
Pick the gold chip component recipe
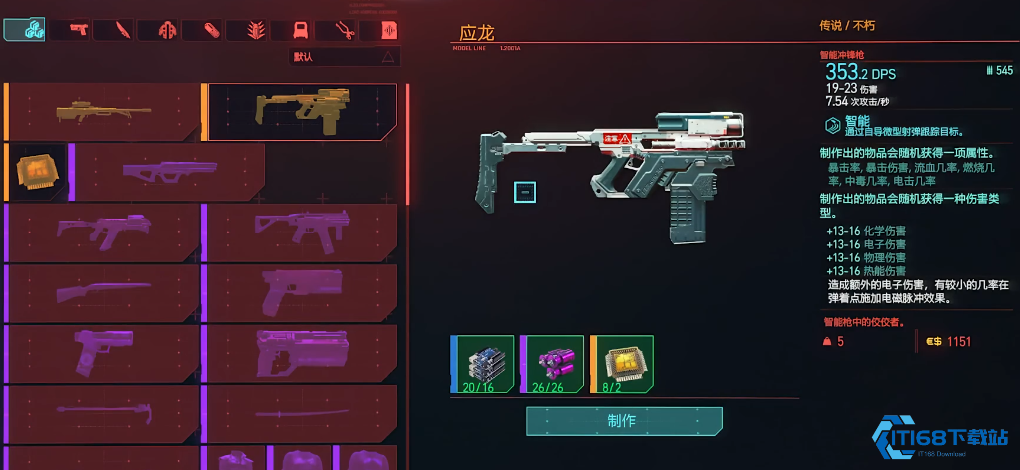[35, 172]
